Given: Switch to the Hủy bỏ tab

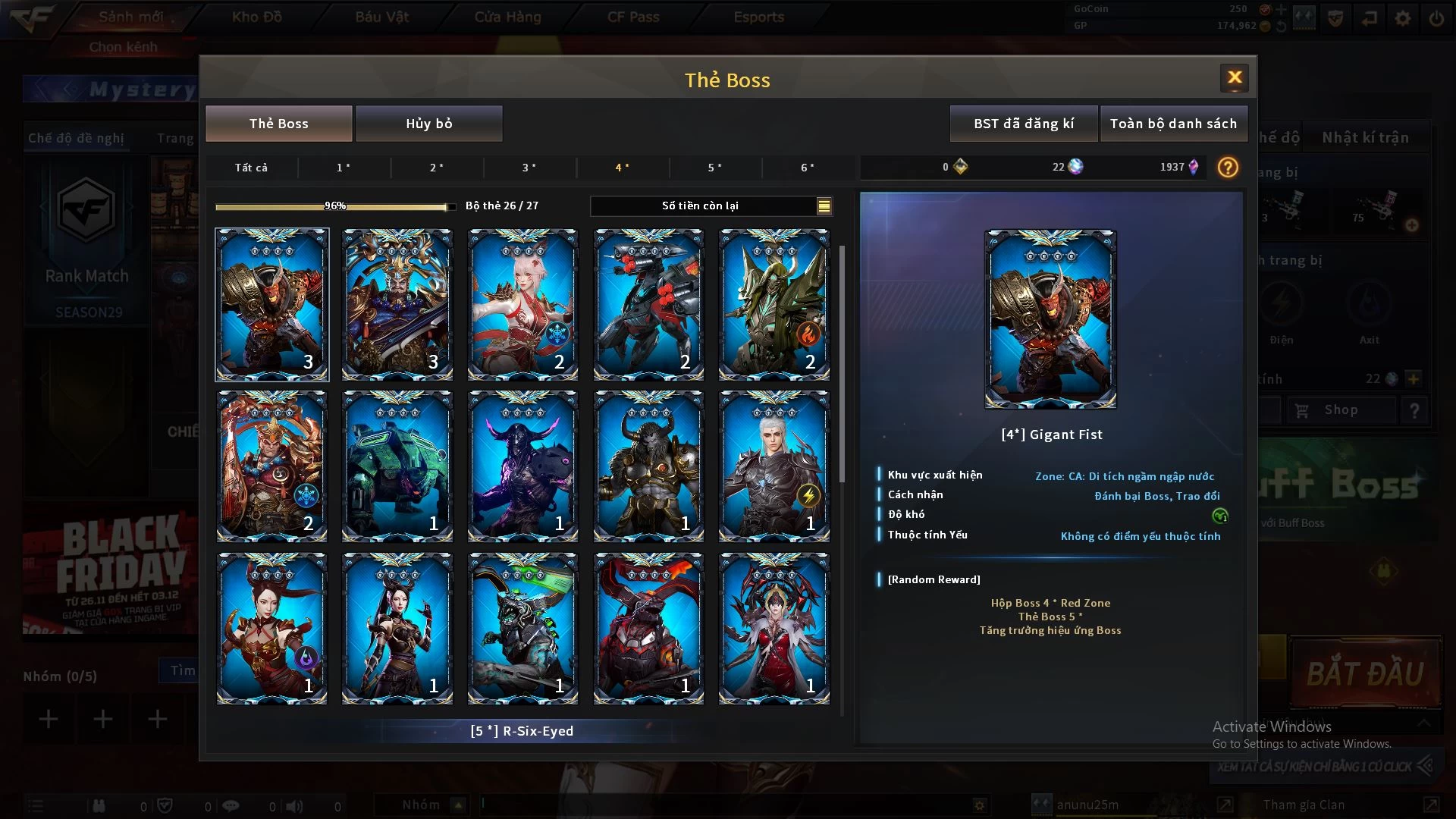Looking at the screenshot, I should (428, 124).
